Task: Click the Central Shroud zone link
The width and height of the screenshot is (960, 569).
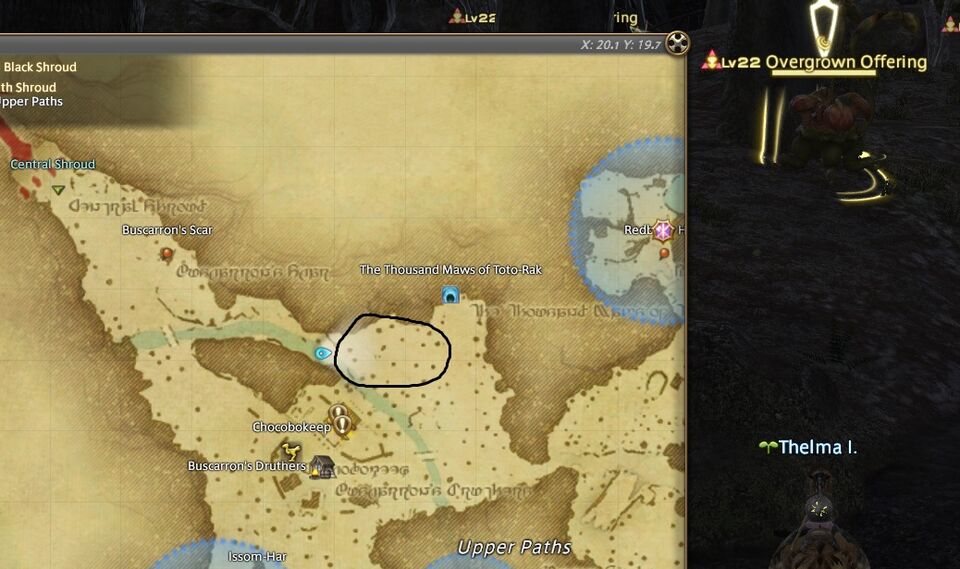Action: click(x=53, y=165)
